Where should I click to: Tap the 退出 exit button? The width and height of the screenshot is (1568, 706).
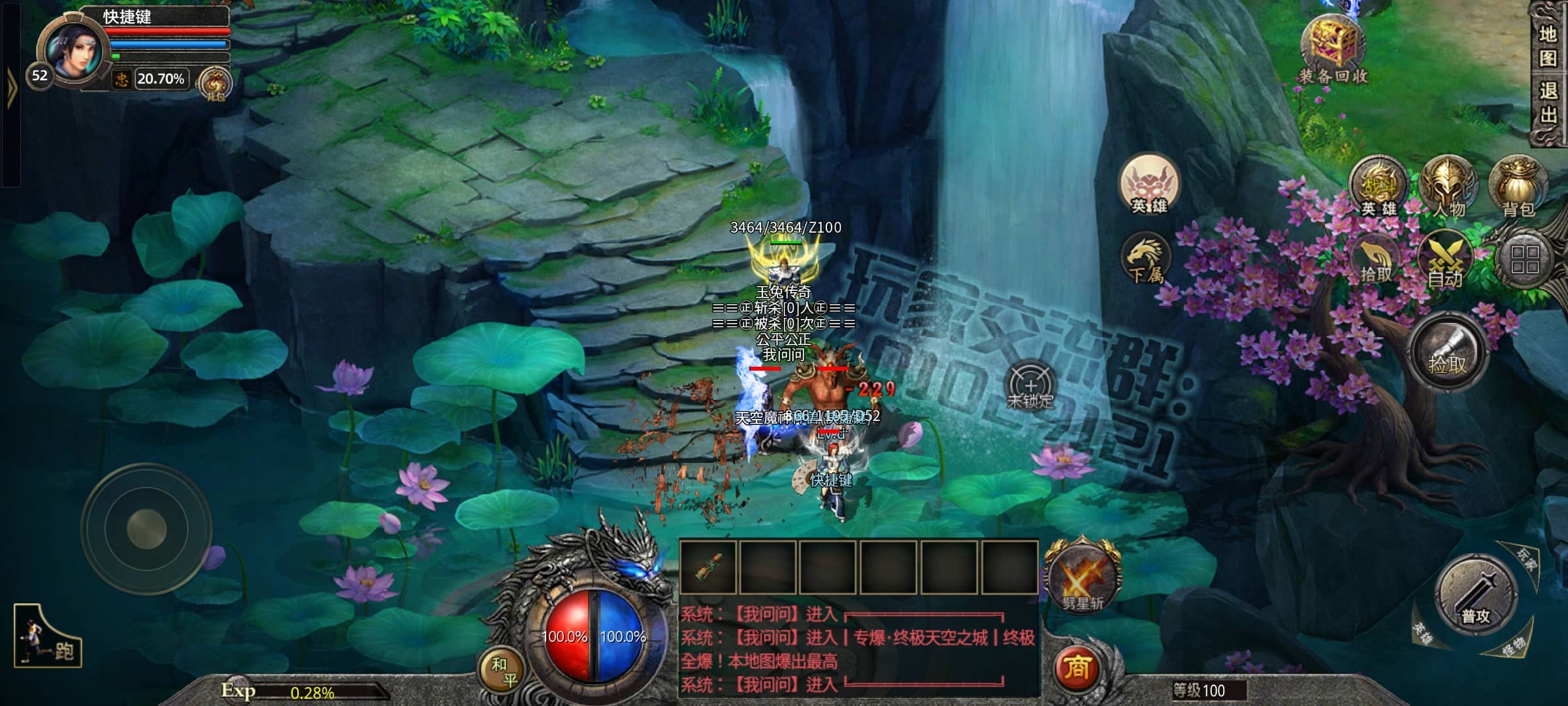point(1547,103)
